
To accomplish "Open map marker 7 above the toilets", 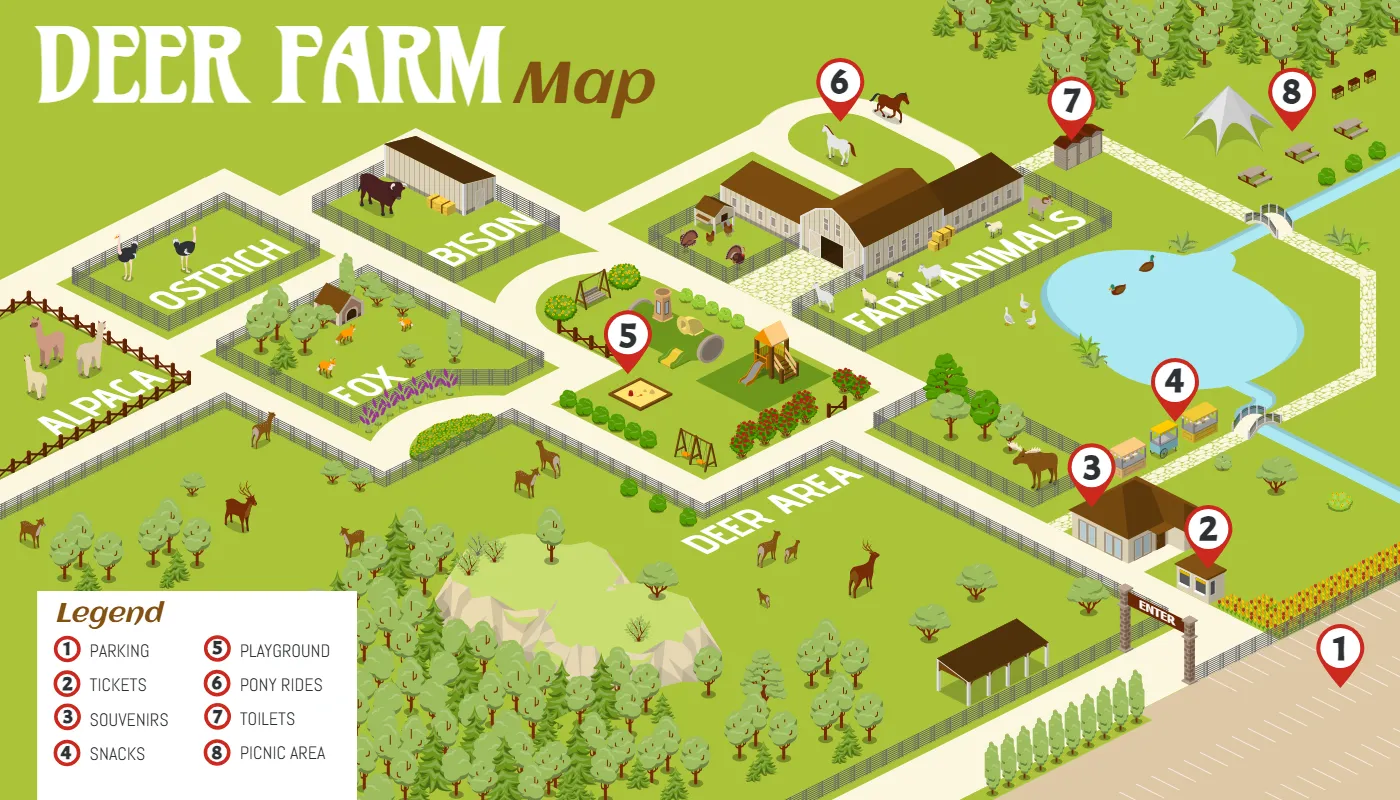I will coord(1071,102).
